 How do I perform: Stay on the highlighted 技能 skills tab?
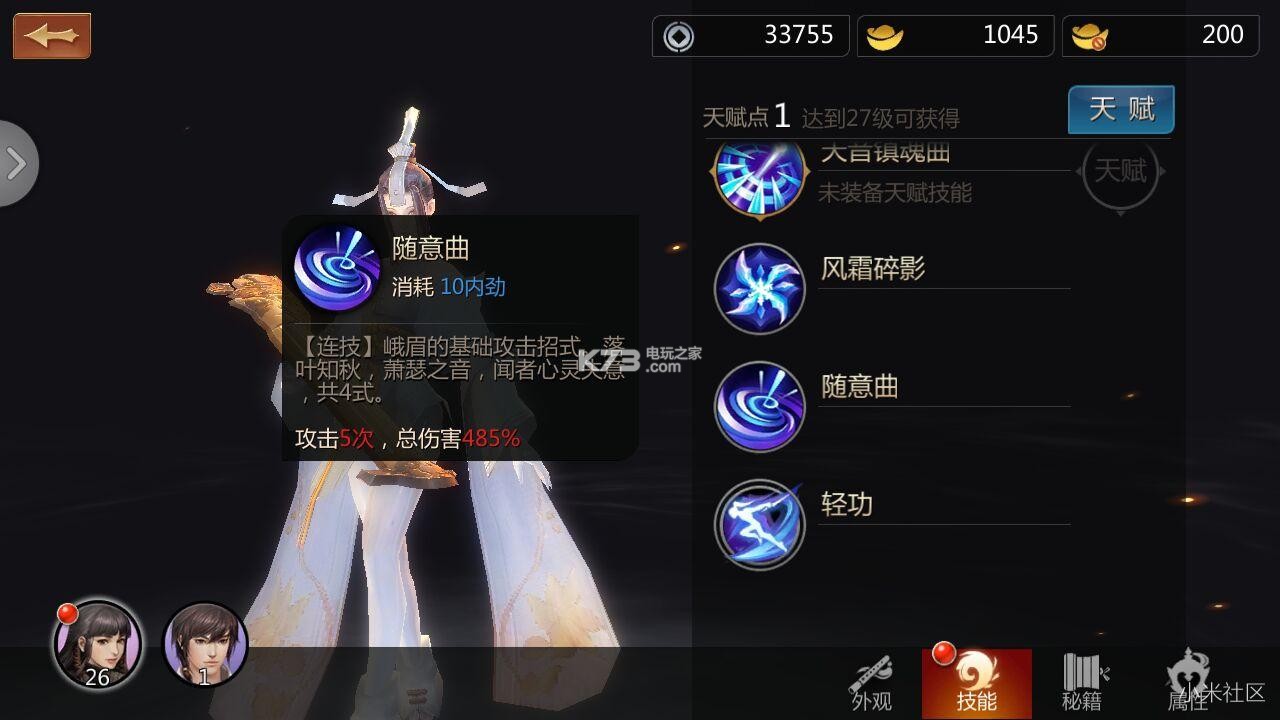pyautogui.click(x=978, y=685)
